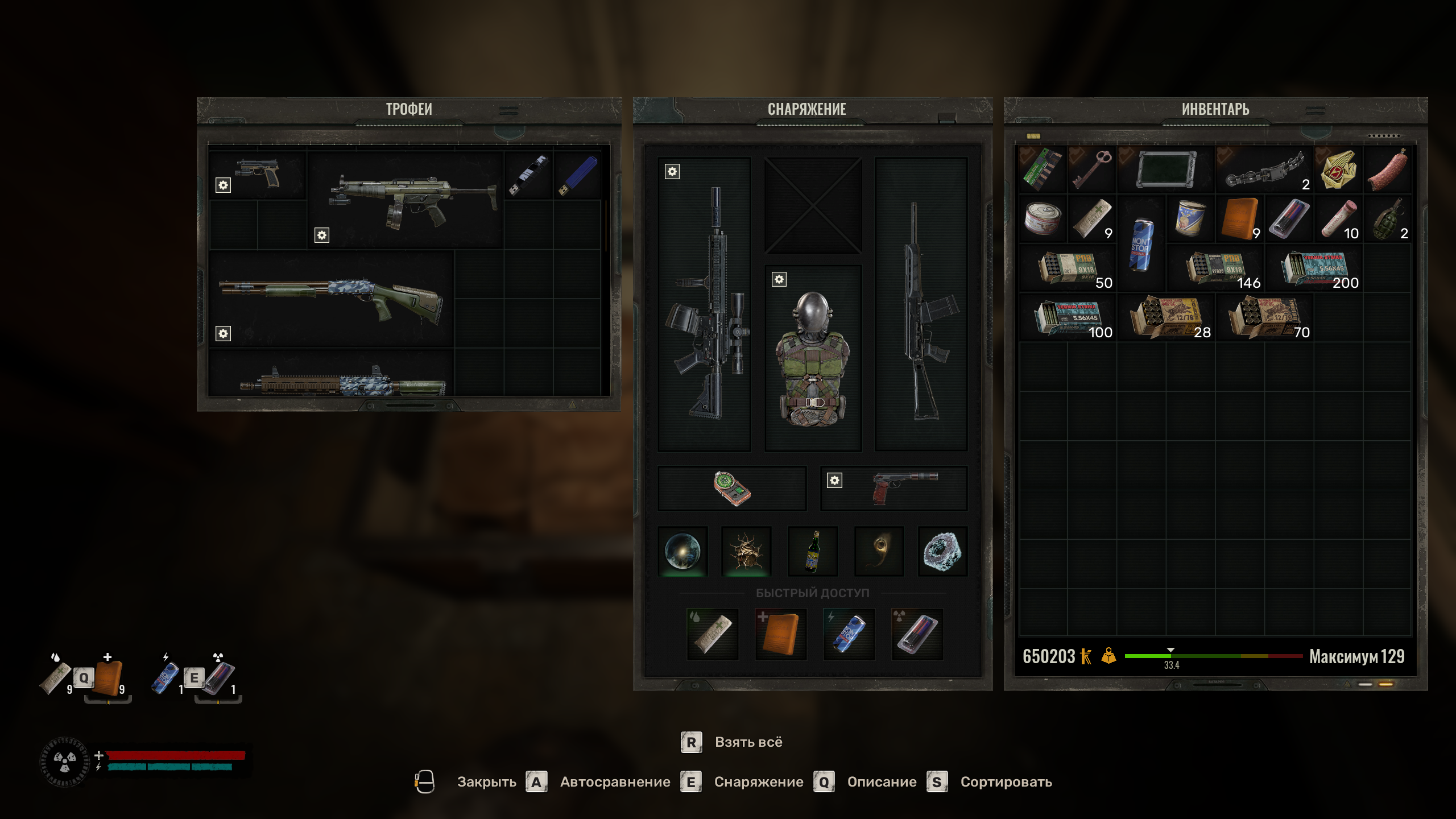Select the equipped sidearm pistol slot
This screenshot has height=819, width=1456.
pos(894,487)
